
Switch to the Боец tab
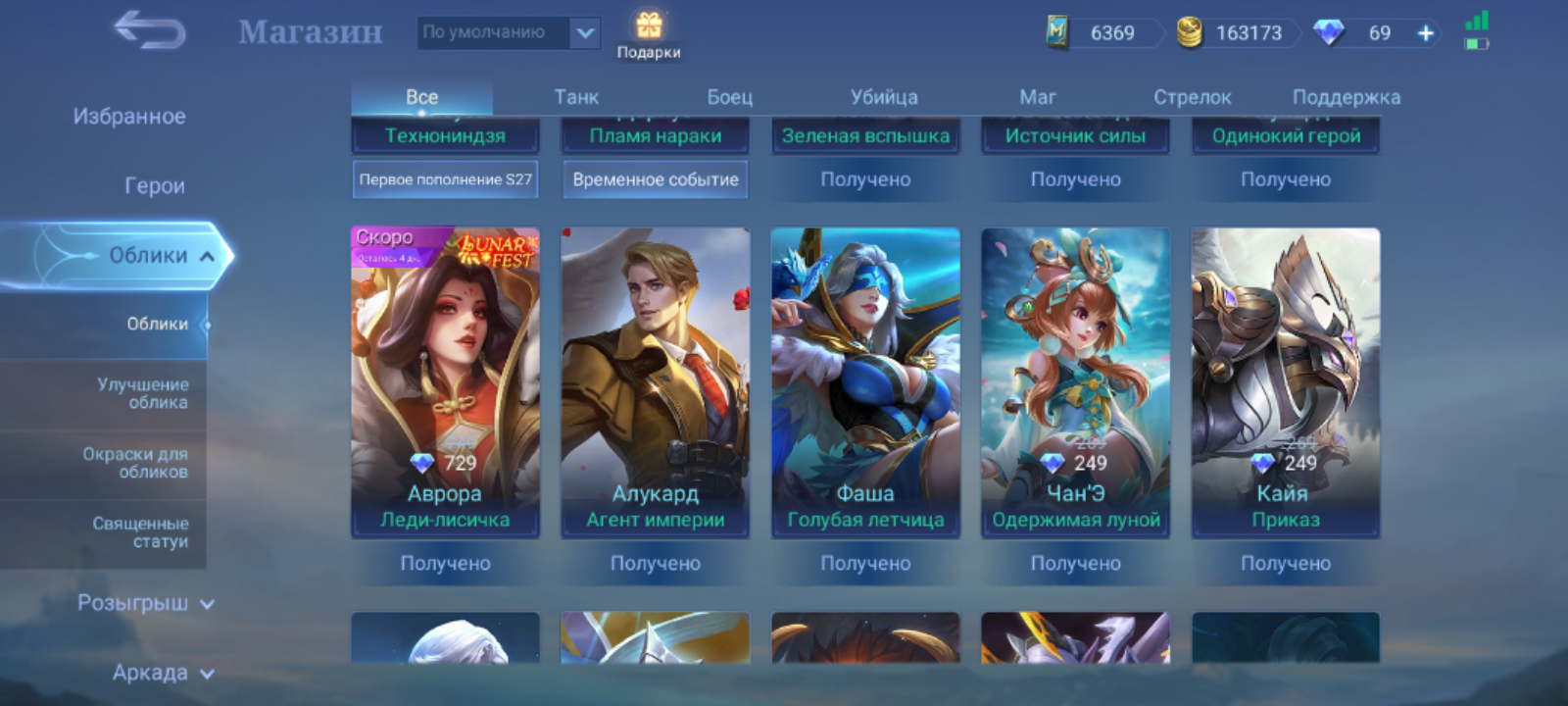point(730,97)
